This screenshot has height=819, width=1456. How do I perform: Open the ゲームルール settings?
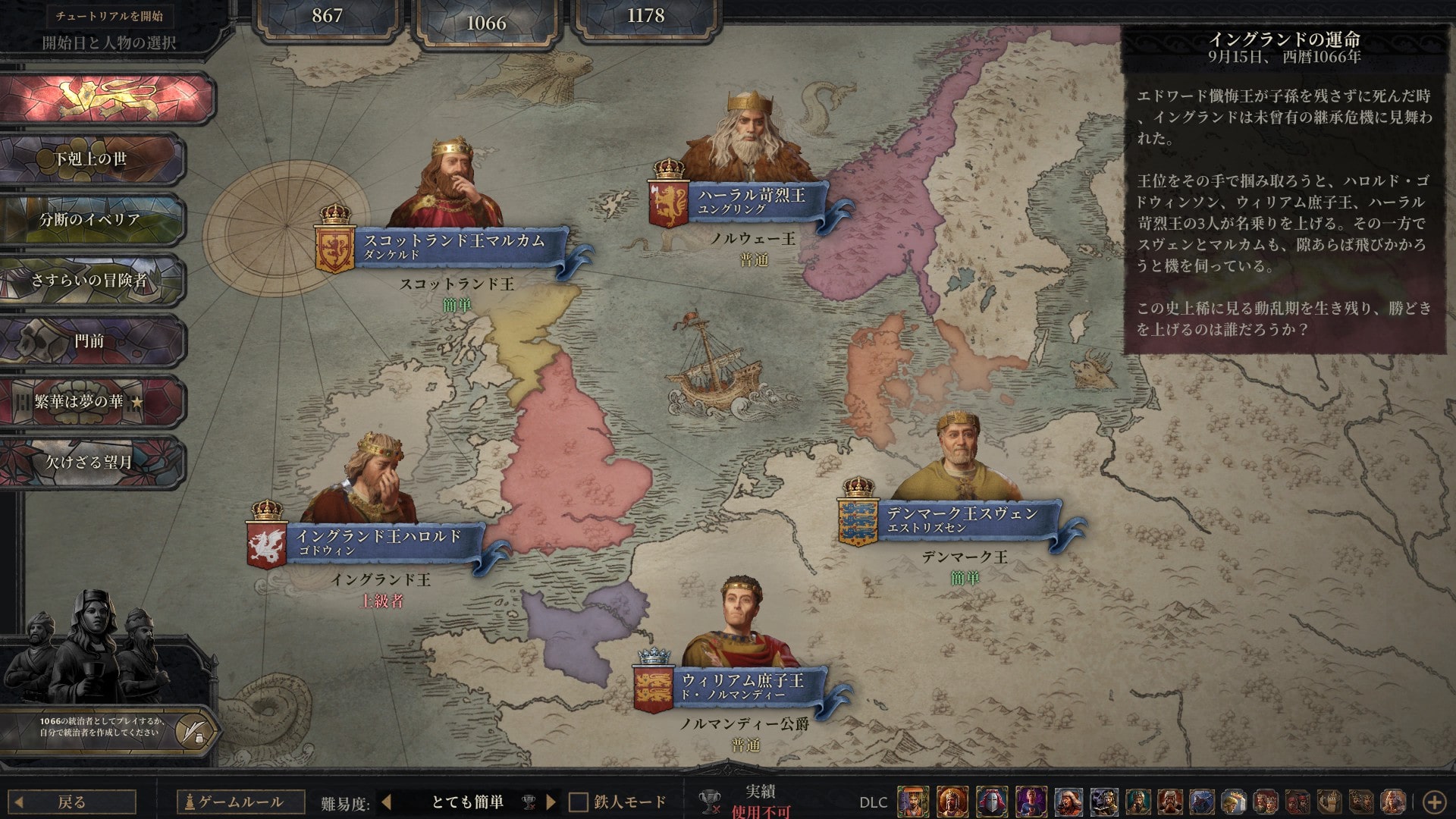point(241,802)
